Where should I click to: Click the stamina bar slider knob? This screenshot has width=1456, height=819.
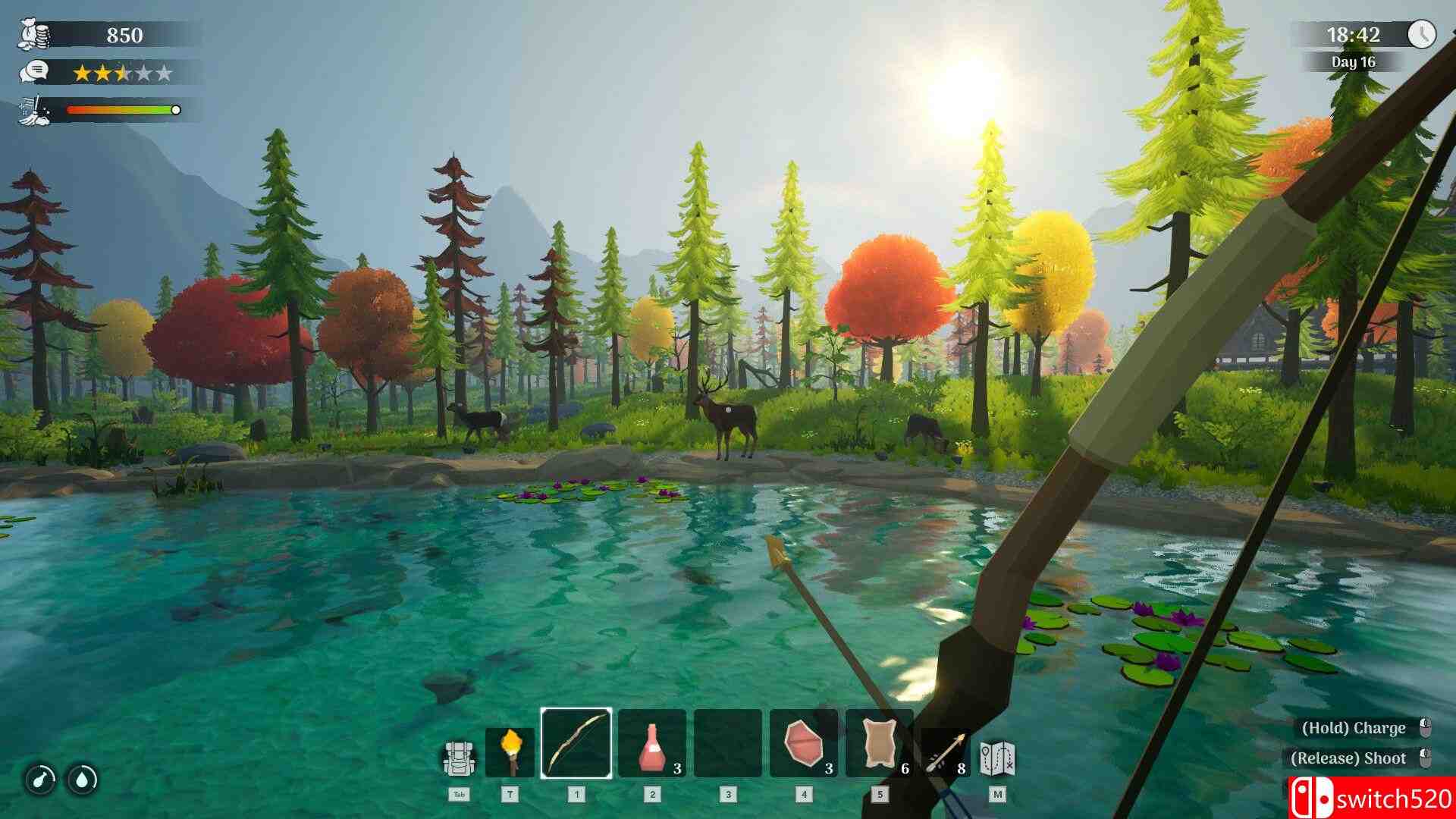click(x=177, y=110)
